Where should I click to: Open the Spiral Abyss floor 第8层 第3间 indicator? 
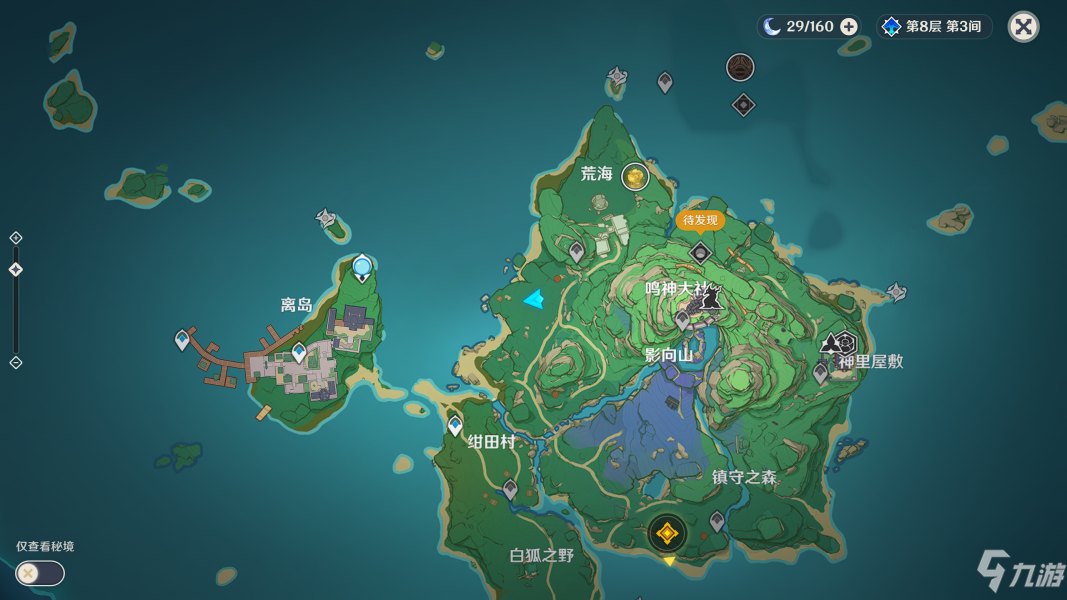pos(934,27)
